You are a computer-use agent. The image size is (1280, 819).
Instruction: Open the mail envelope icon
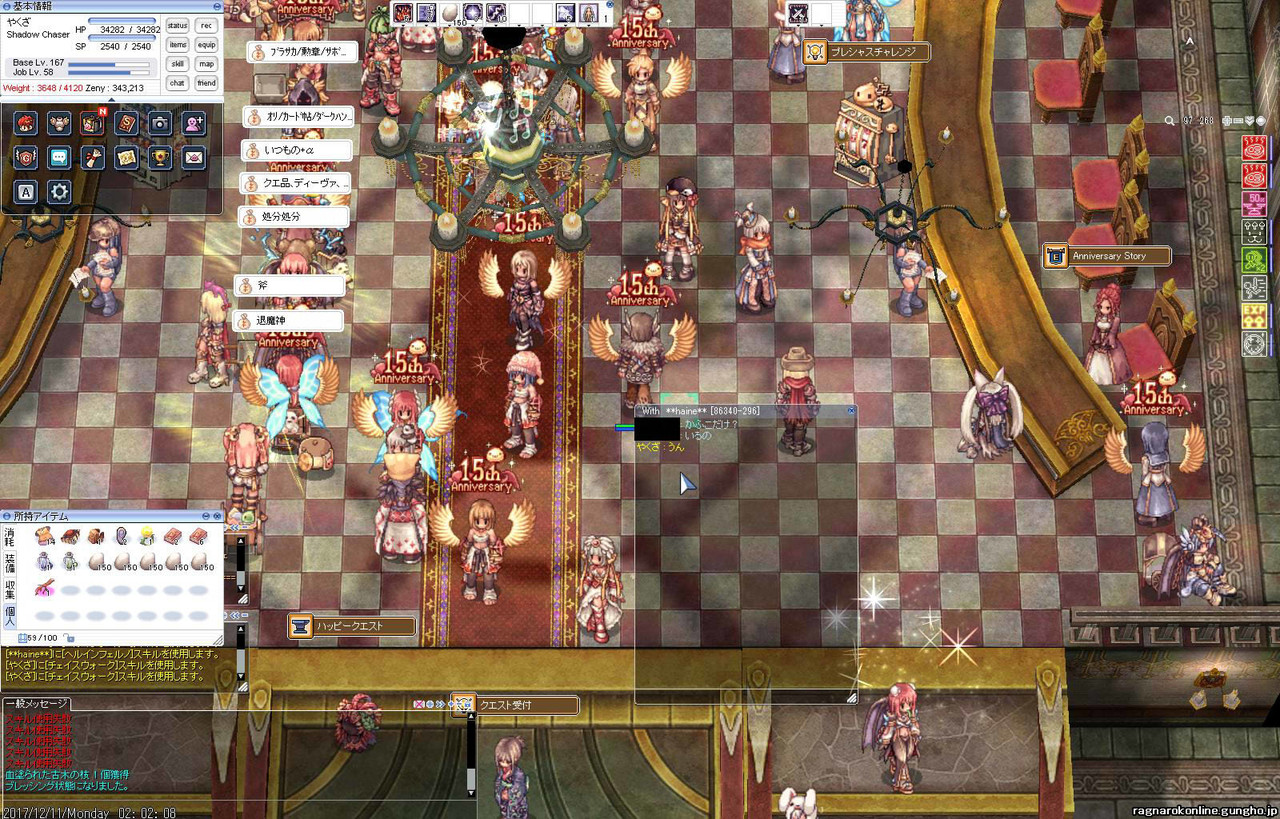tap(194, 157)
